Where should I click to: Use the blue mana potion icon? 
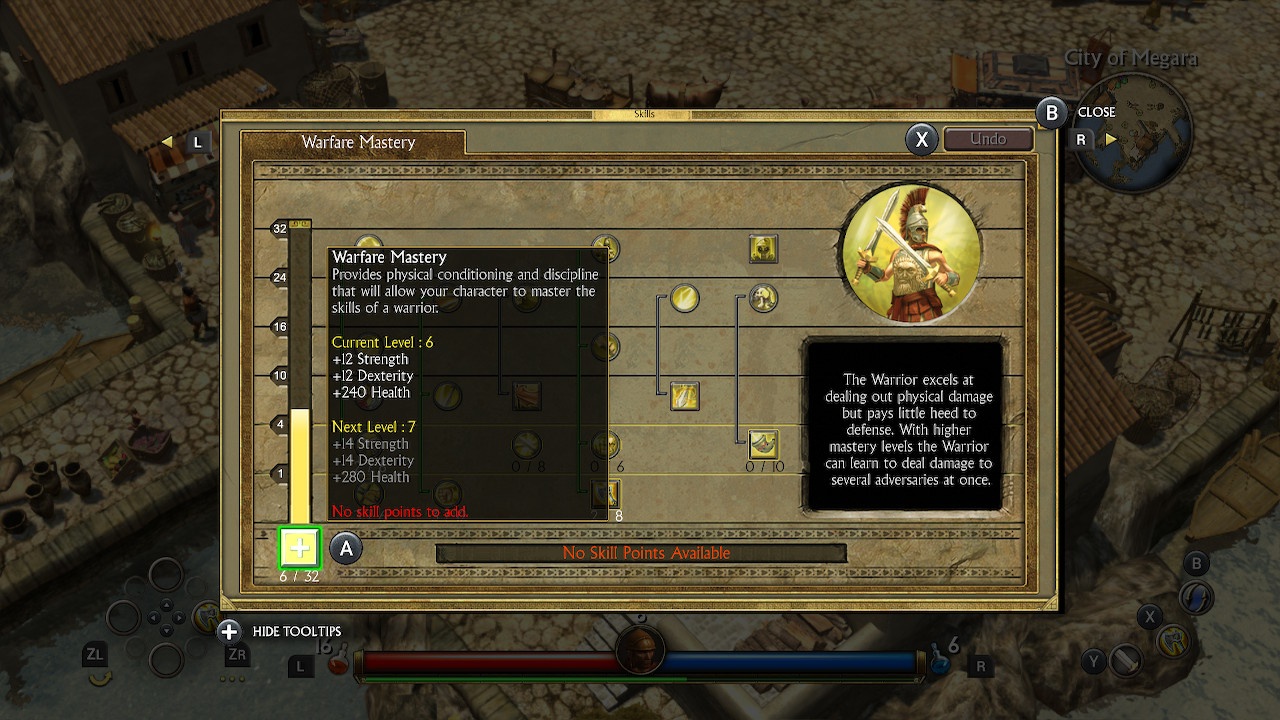[939, 663]
